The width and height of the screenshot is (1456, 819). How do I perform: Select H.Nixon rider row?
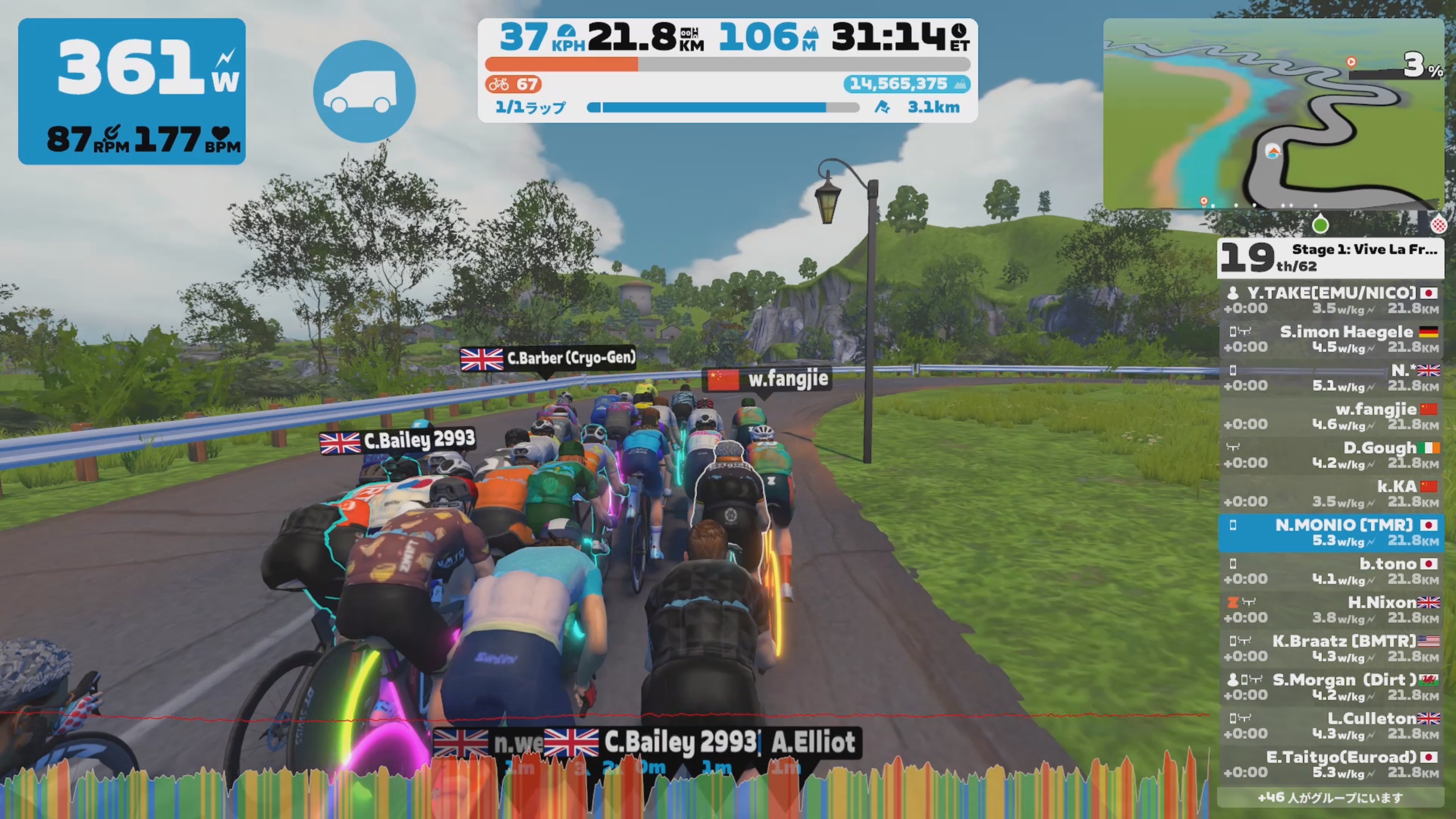coord(1330,609)
